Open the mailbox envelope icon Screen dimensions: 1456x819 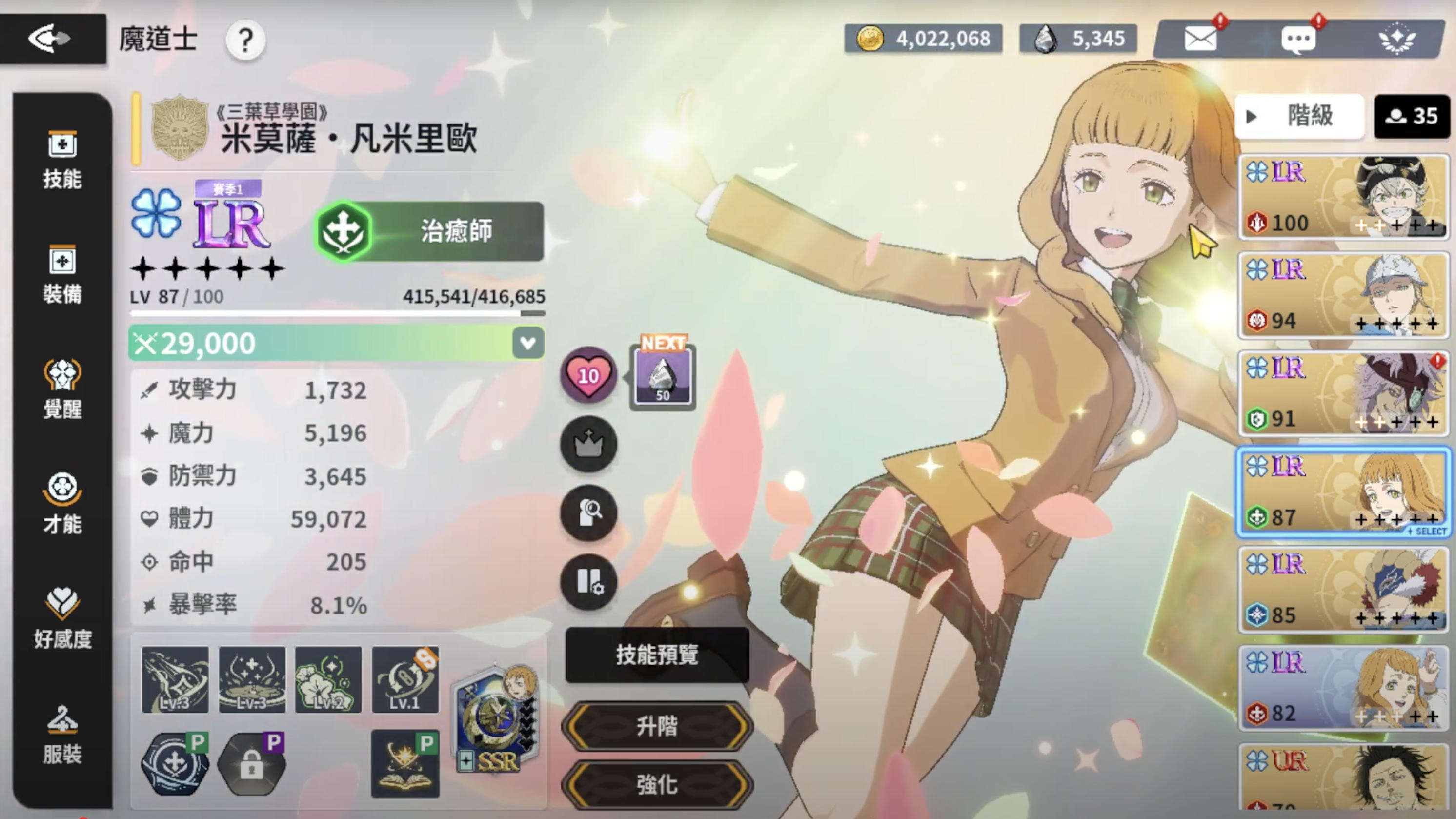1200,39
